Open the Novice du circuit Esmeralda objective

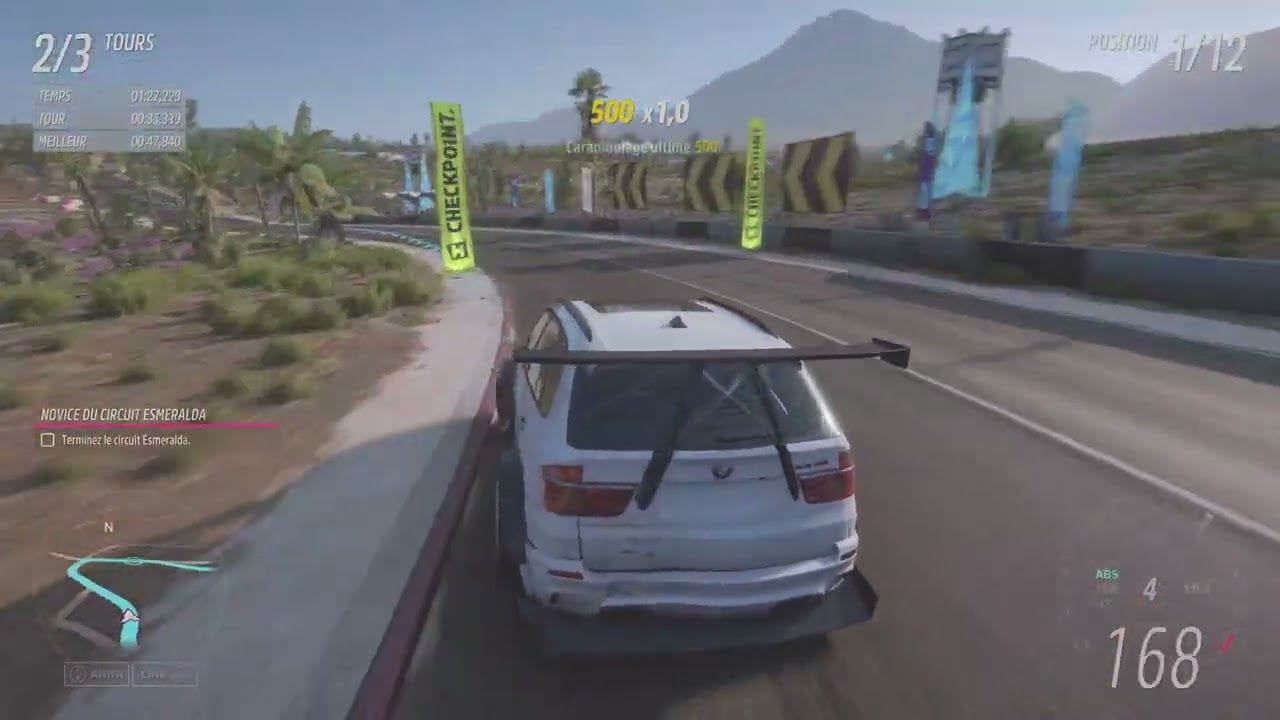pos(123,414)
